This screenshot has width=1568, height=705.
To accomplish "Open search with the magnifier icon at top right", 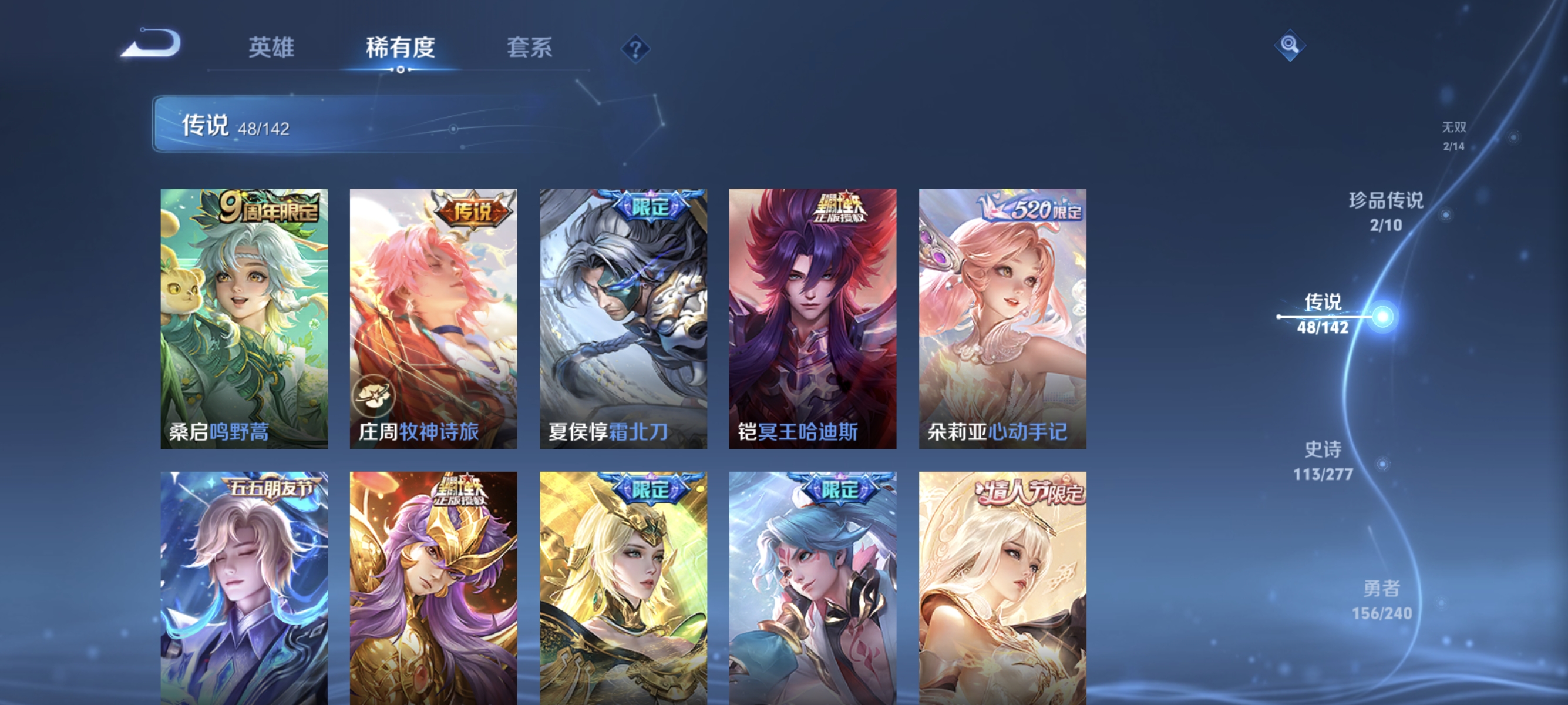I will click(1291, 45).
